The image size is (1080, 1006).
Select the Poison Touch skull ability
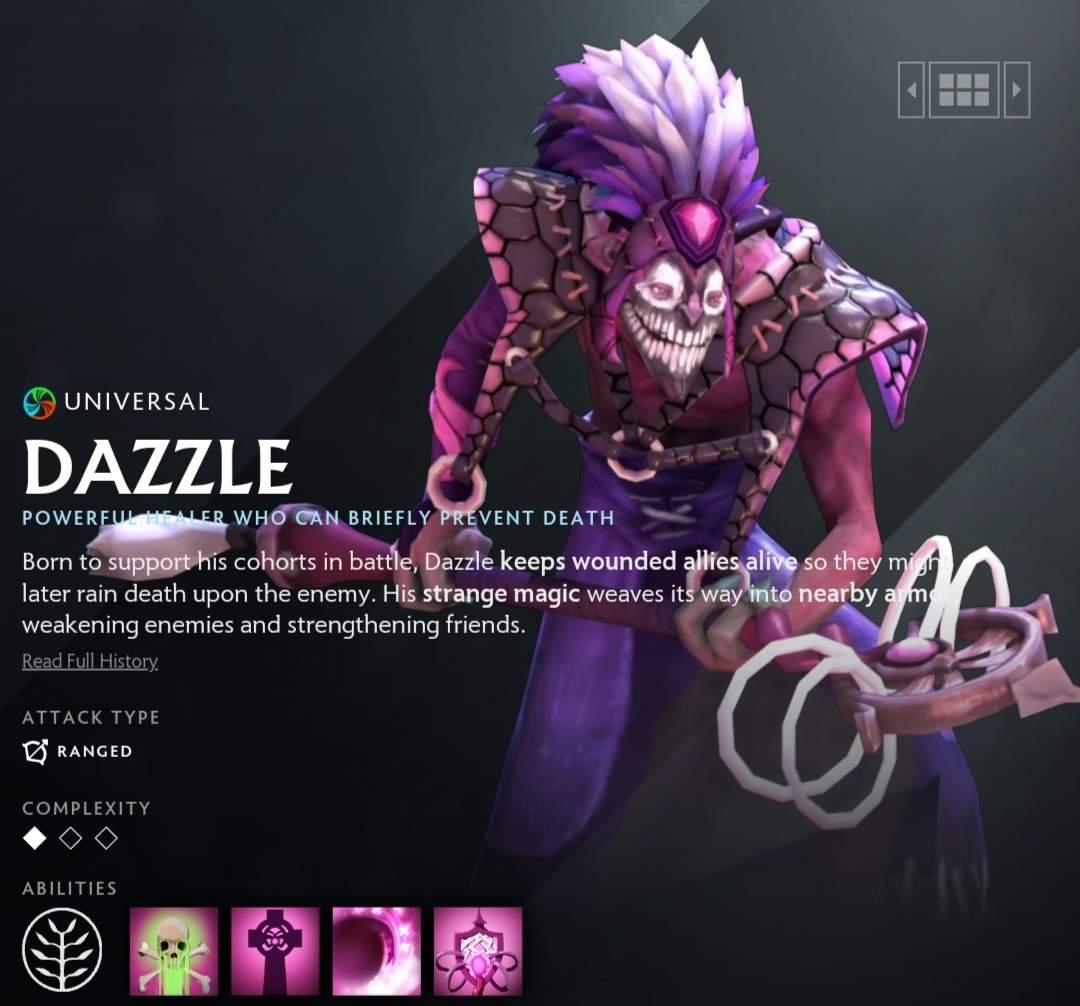[x=174, y=951]
